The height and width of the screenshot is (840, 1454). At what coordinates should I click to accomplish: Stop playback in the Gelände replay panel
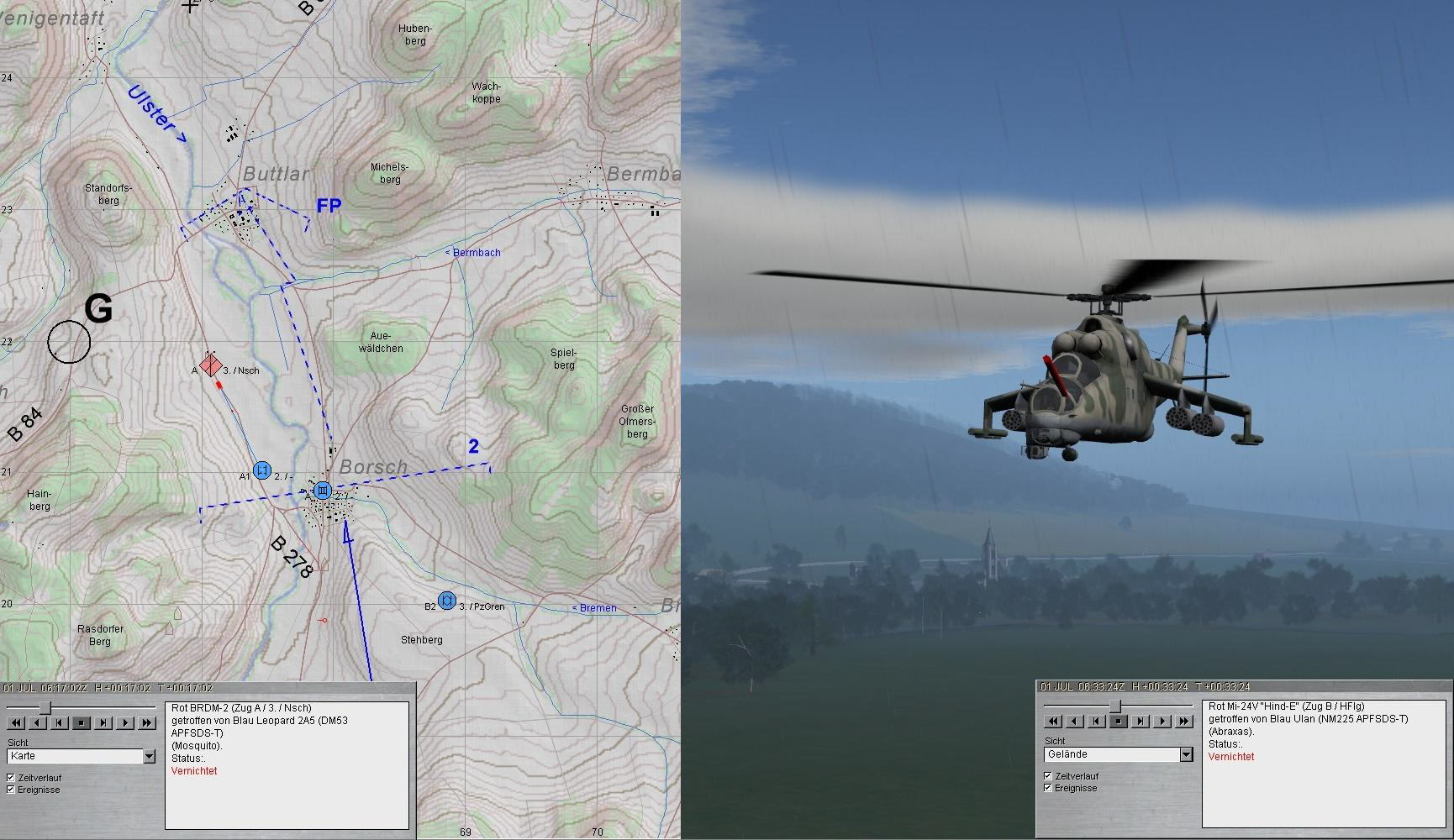[x=1119, y=721]
